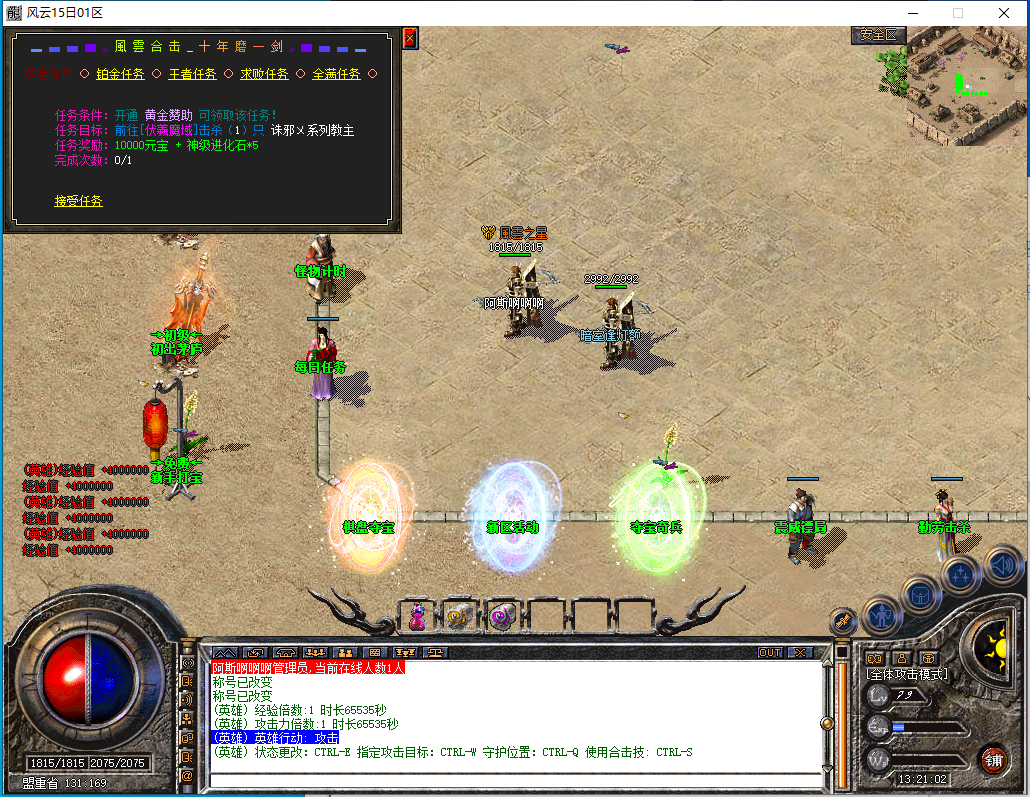Show the 全满任务 quest tab
Screen dimensions: 1030x797
[336, 74]
